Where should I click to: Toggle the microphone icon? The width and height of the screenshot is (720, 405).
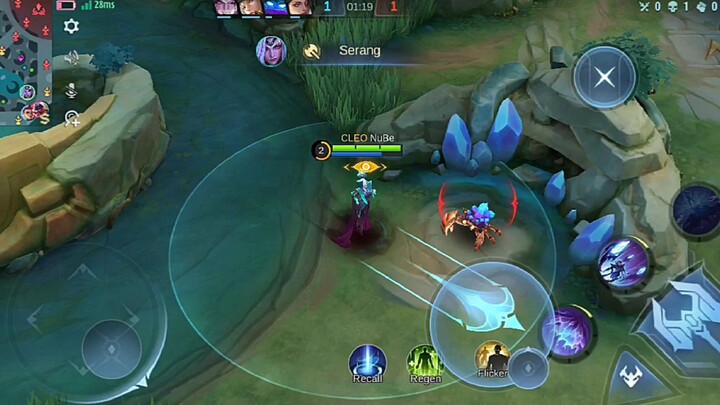[x=71, y=89]
